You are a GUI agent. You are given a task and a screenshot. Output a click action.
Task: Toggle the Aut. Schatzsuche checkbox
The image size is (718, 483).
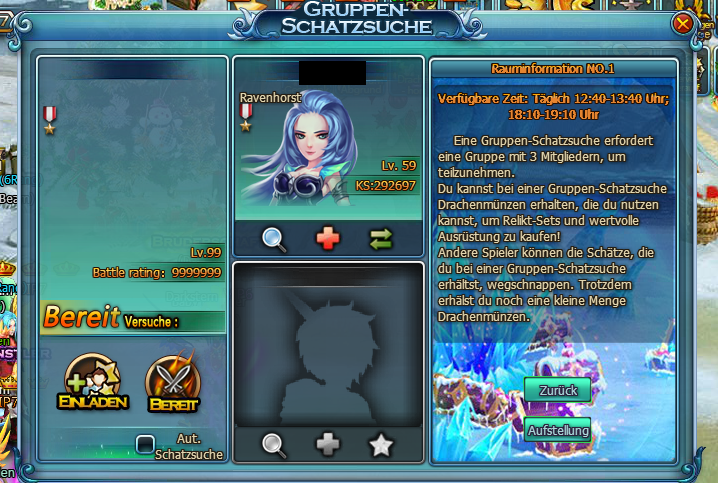pyautogui.click(x=146, y=443)
